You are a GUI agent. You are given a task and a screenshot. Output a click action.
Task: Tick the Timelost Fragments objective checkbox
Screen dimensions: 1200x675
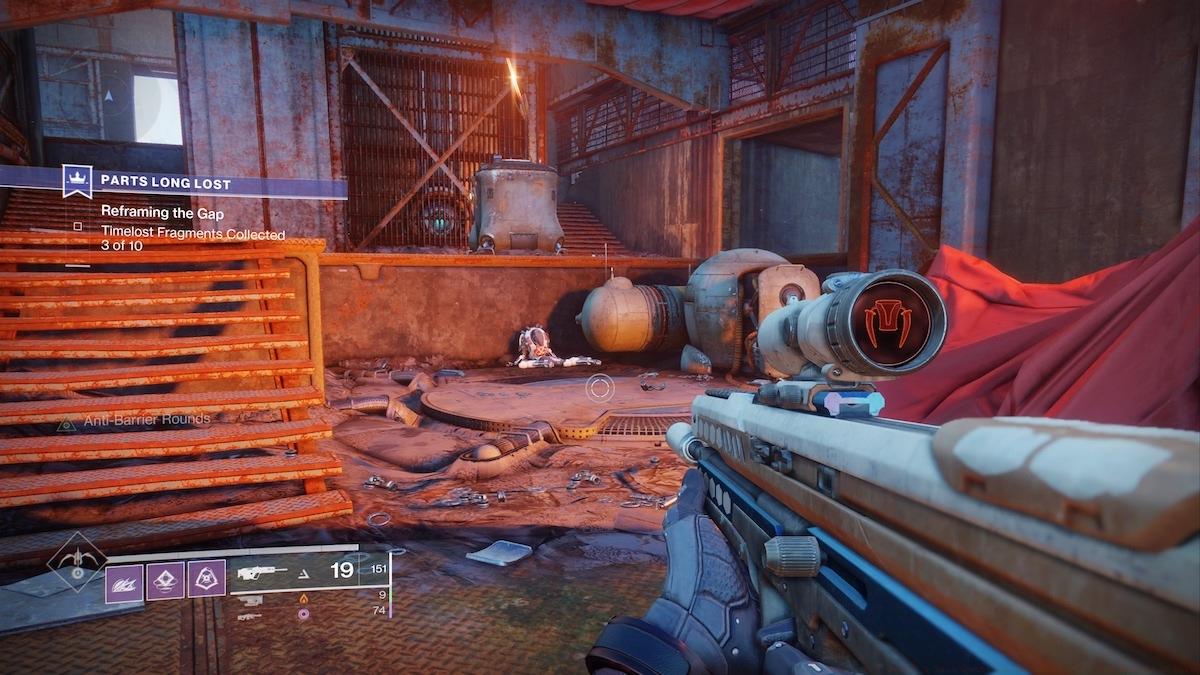tap(78, 226)
